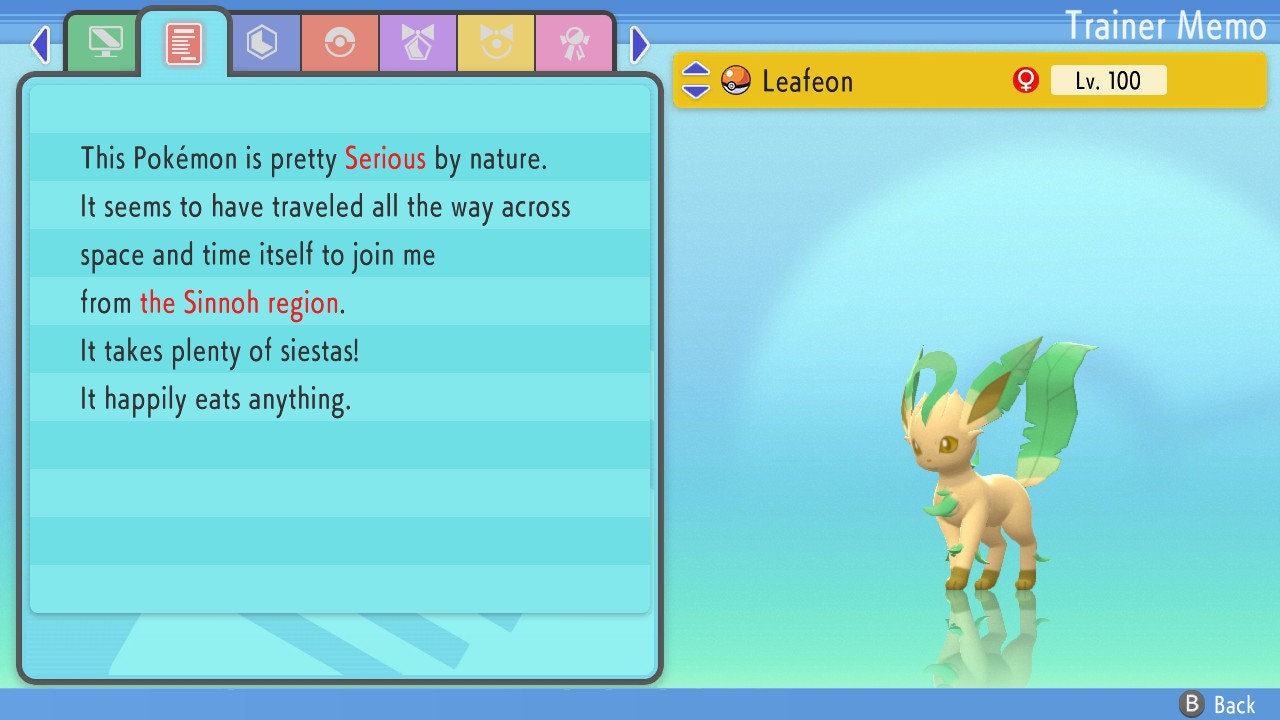Click the left arrow before the tabs
The width and height of the screenshot is (1280, 720).
pos(40,44)
